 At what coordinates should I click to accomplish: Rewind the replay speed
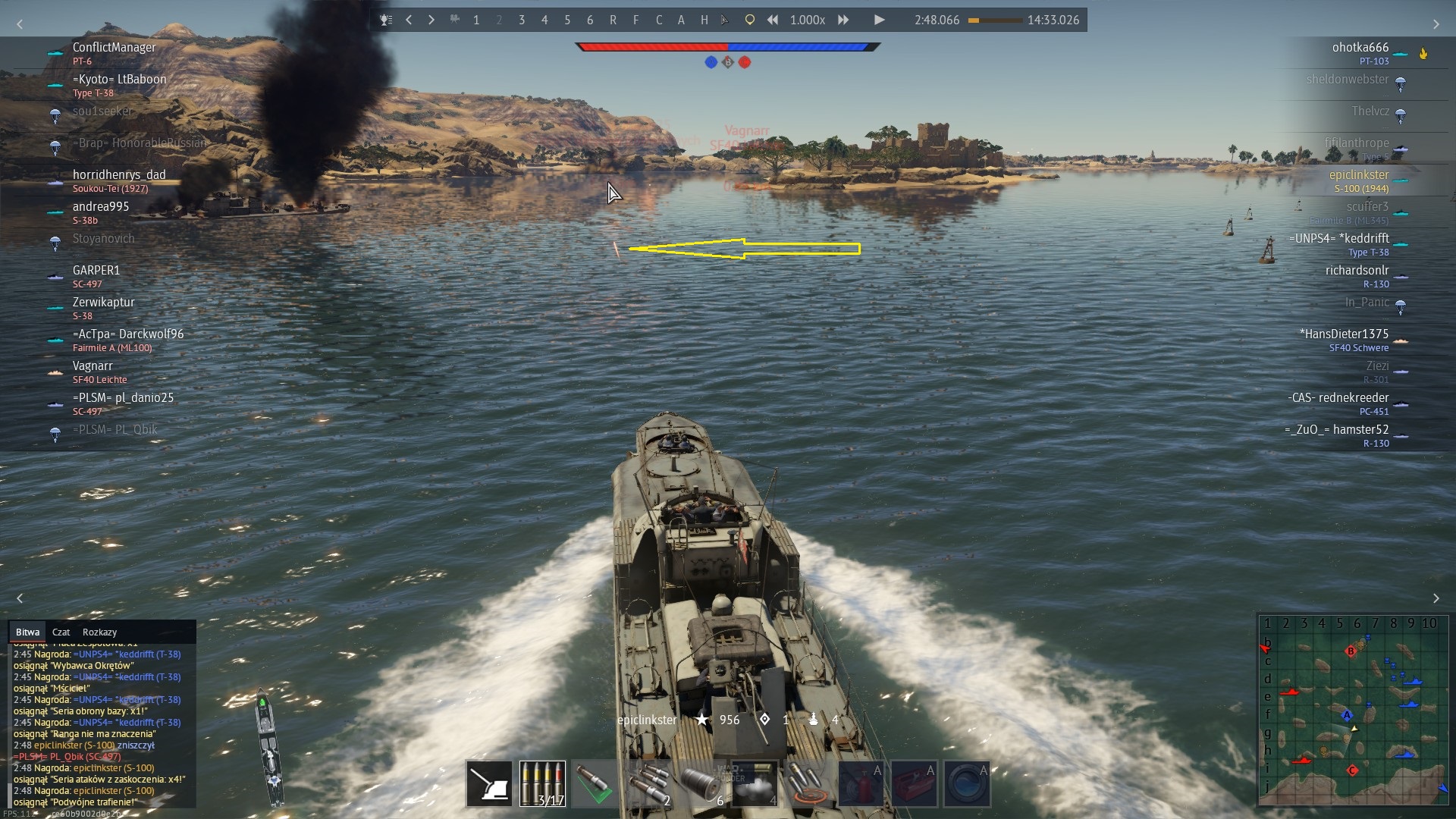pos(772,20)
